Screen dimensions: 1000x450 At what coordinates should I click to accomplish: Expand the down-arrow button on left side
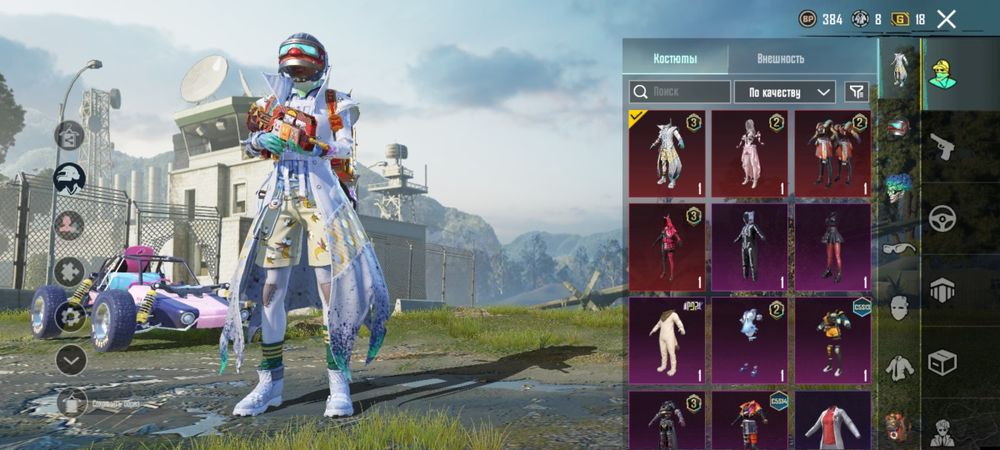pos(70,359)
